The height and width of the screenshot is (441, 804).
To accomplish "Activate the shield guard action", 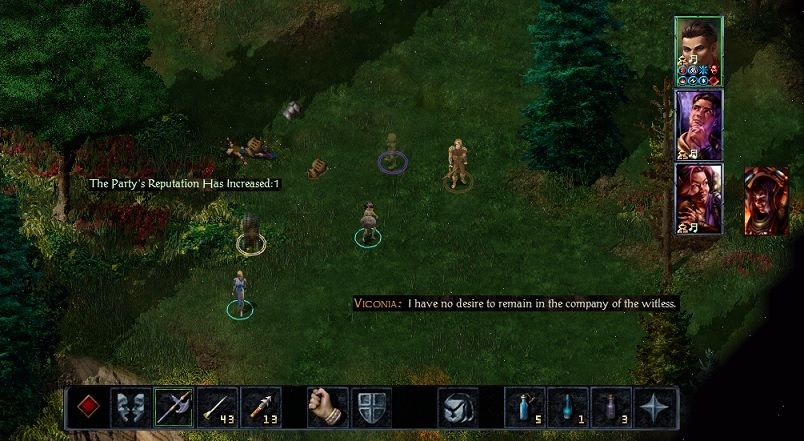I will (371, 408).
